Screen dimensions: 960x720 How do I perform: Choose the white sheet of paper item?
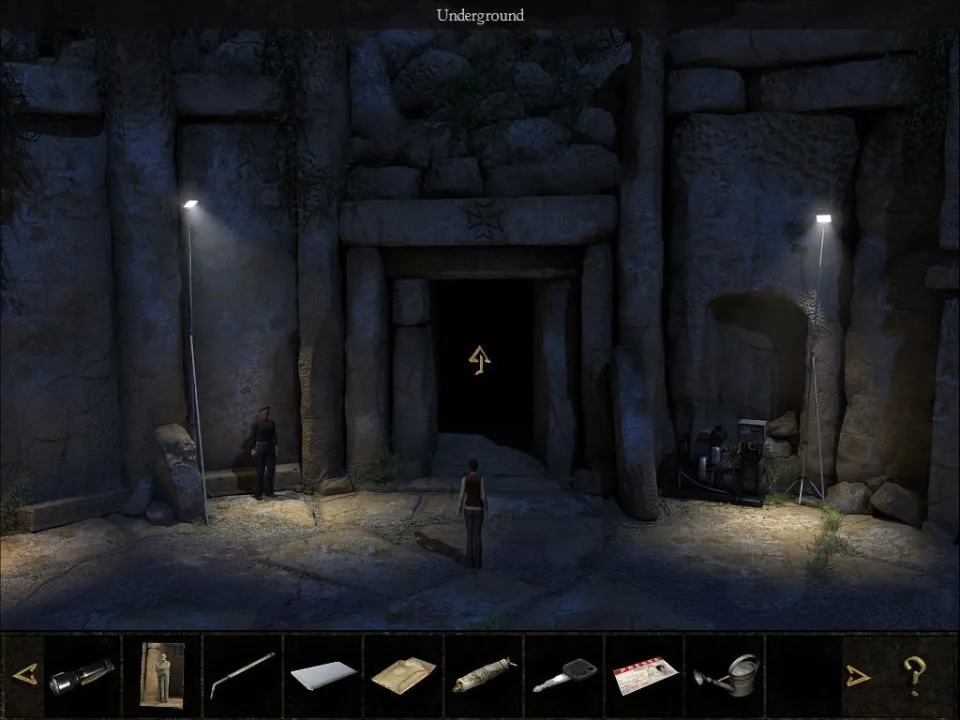tap(323, 675)
